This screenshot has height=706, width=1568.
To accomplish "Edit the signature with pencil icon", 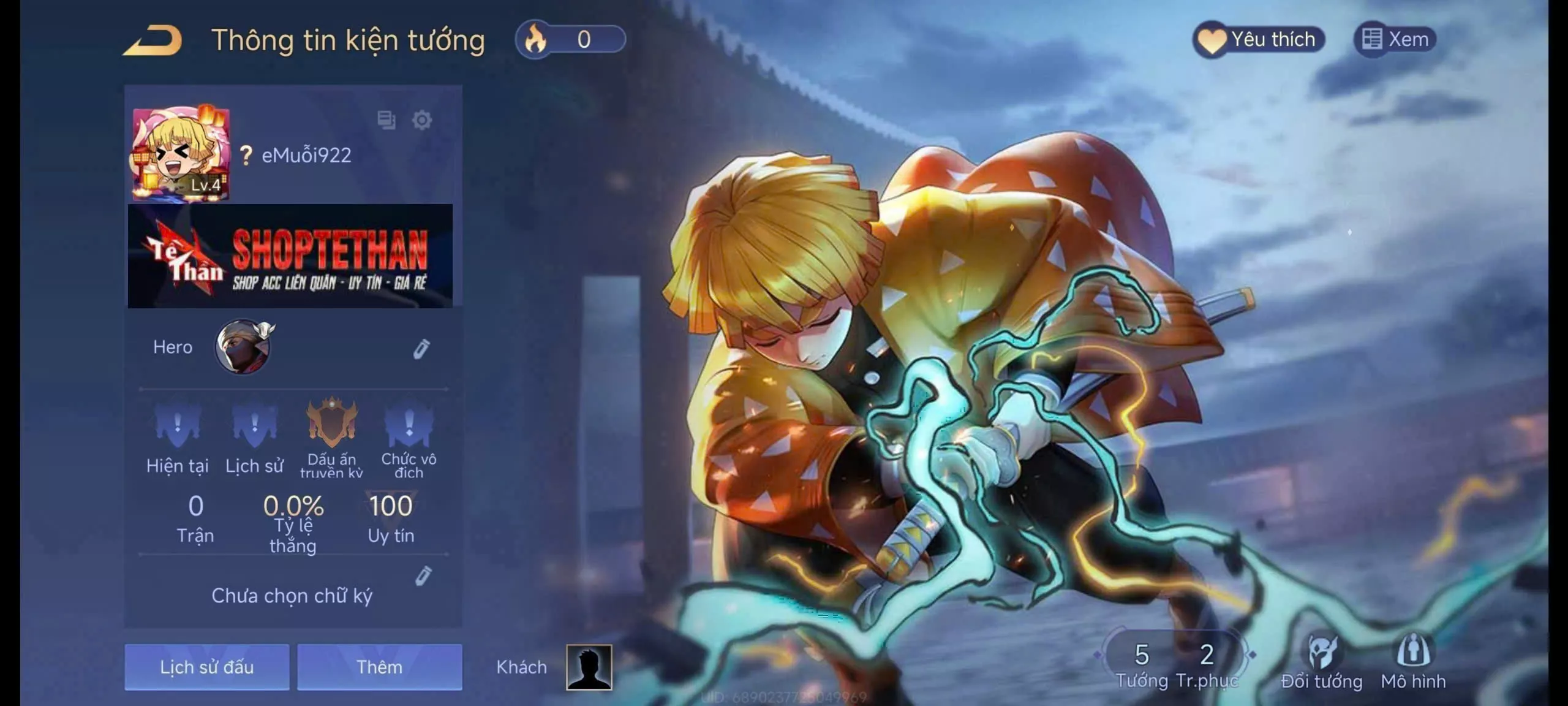I will 423,576.
